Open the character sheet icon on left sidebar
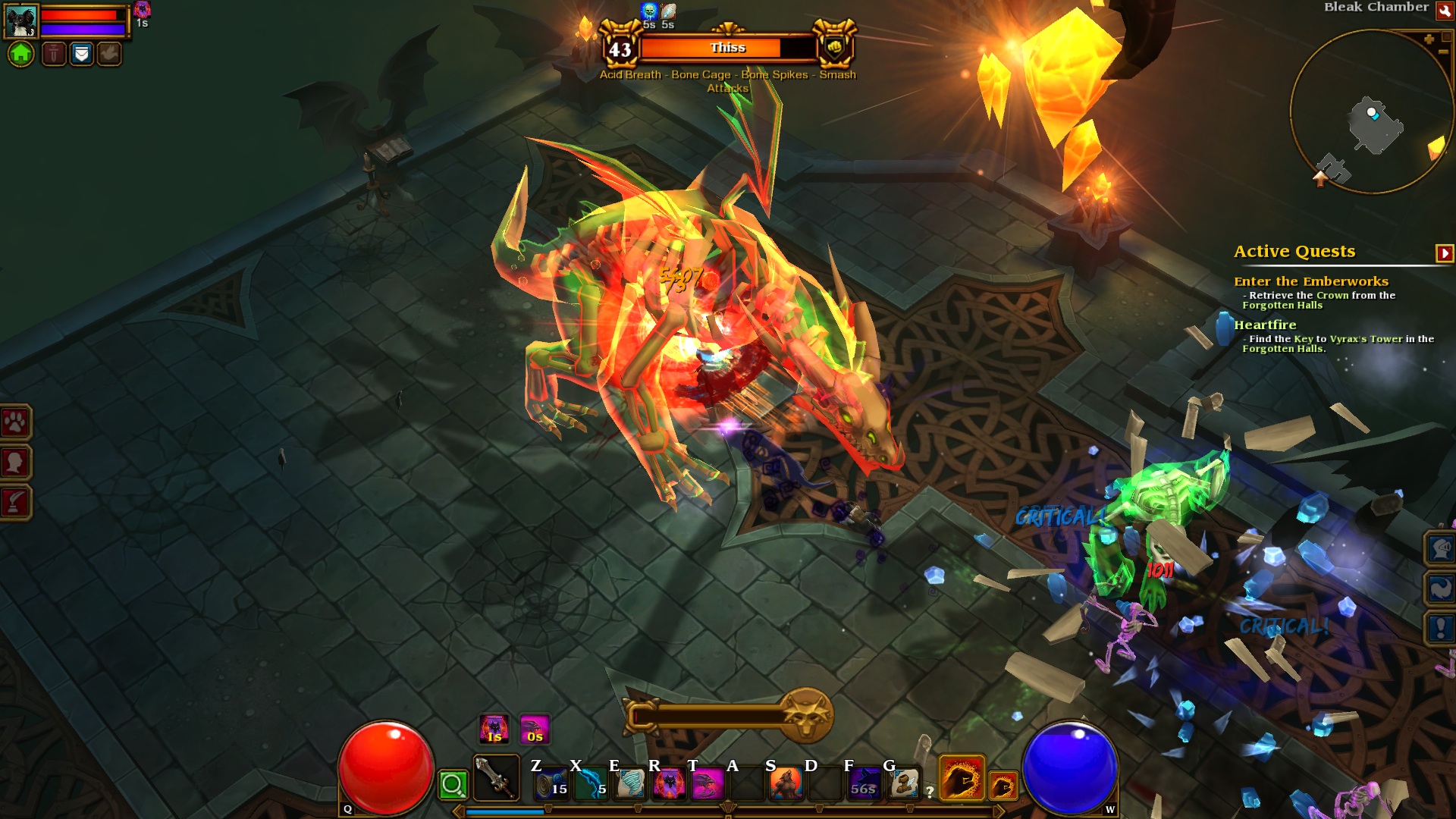Screen dimensions: 1456x819 click(x=14, y=459)
